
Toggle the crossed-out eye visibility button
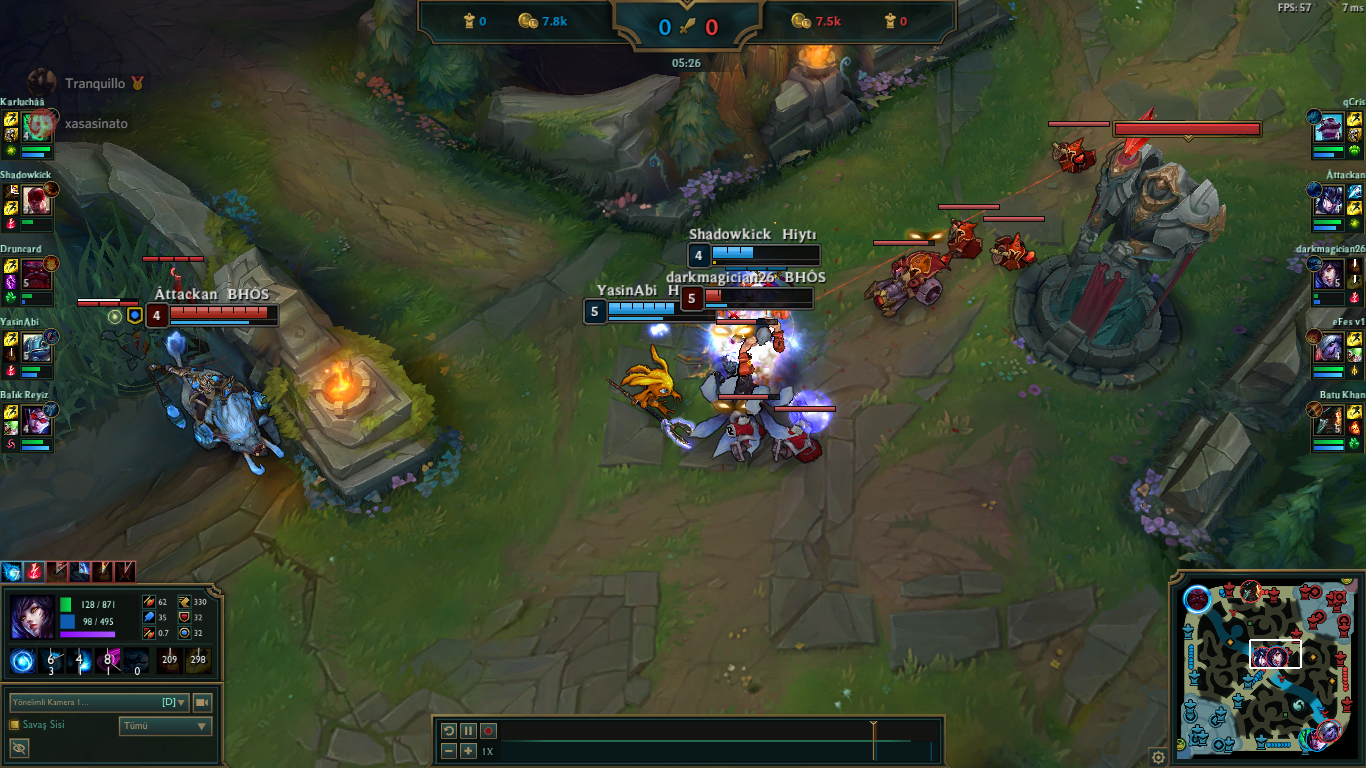click(18, 748)
